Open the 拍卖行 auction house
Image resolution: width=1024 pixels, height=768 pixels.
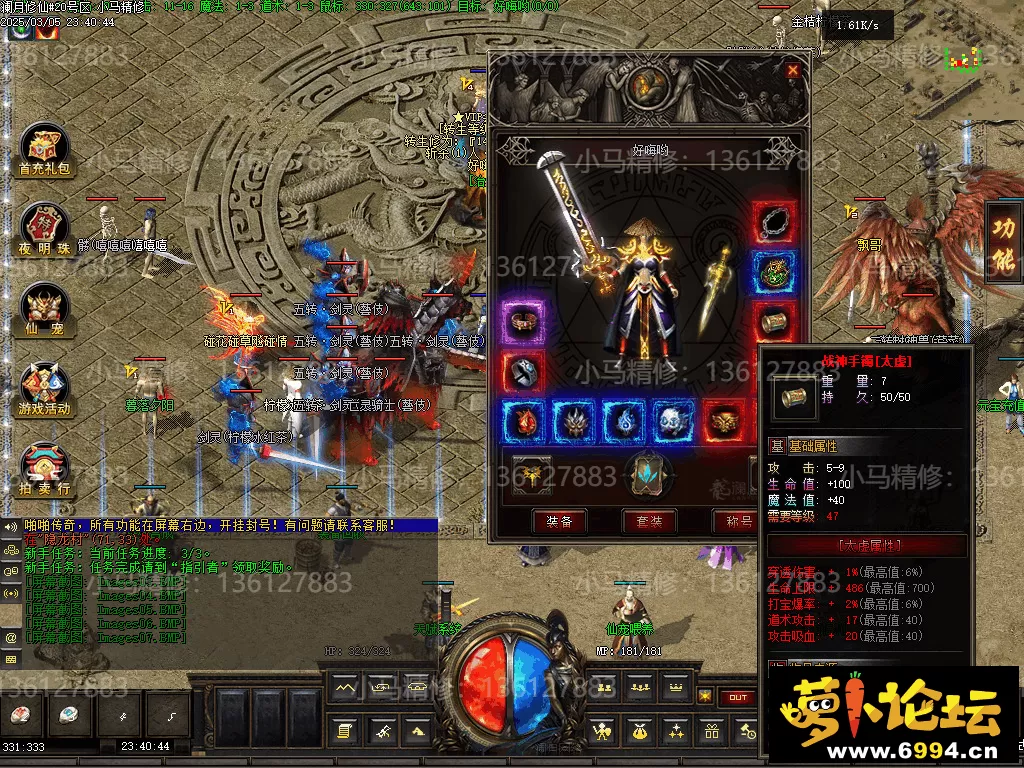(44, 469)
